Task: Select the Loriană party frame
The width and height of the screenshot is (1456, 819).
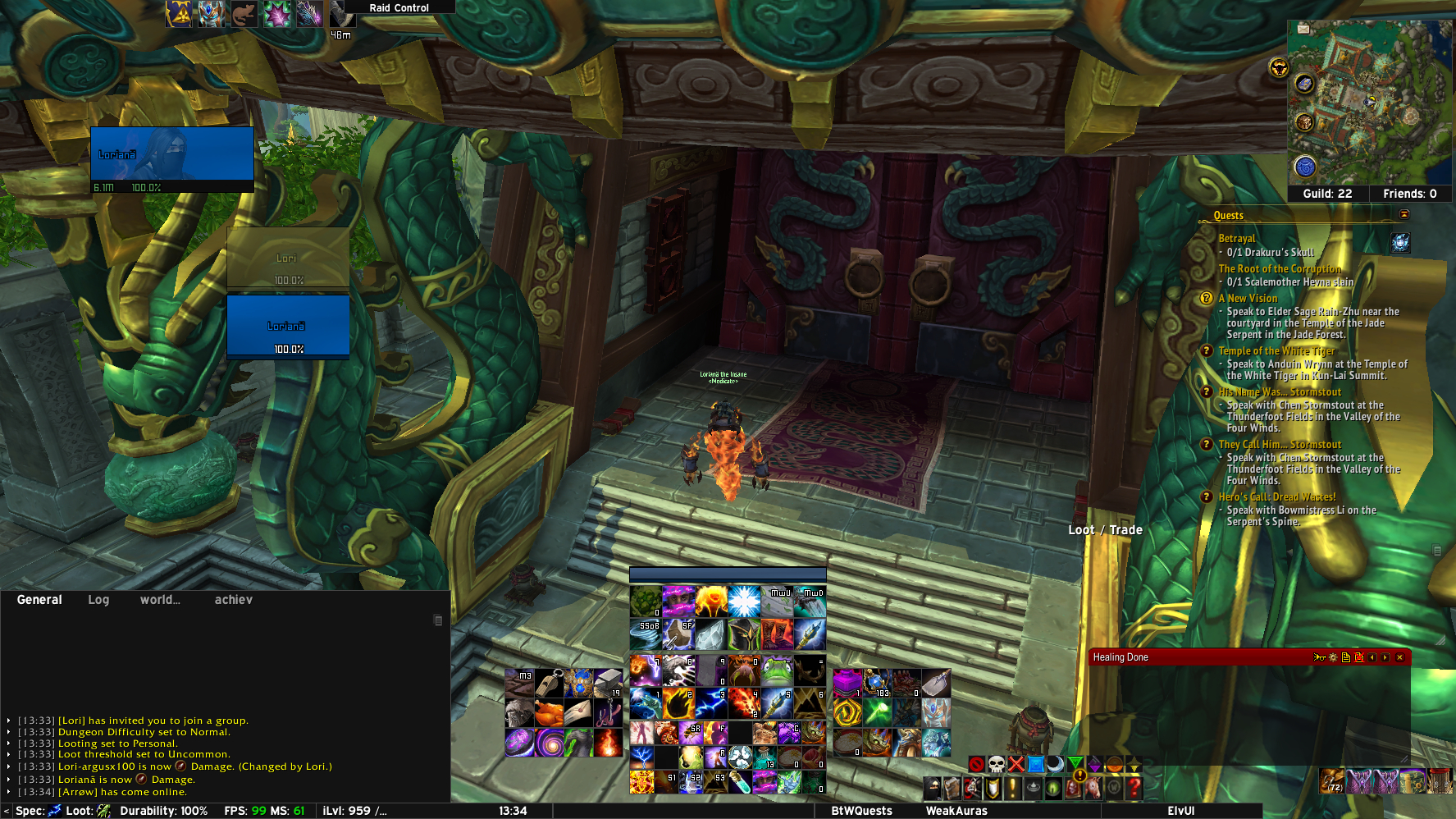Action: [x=288, y=326]
